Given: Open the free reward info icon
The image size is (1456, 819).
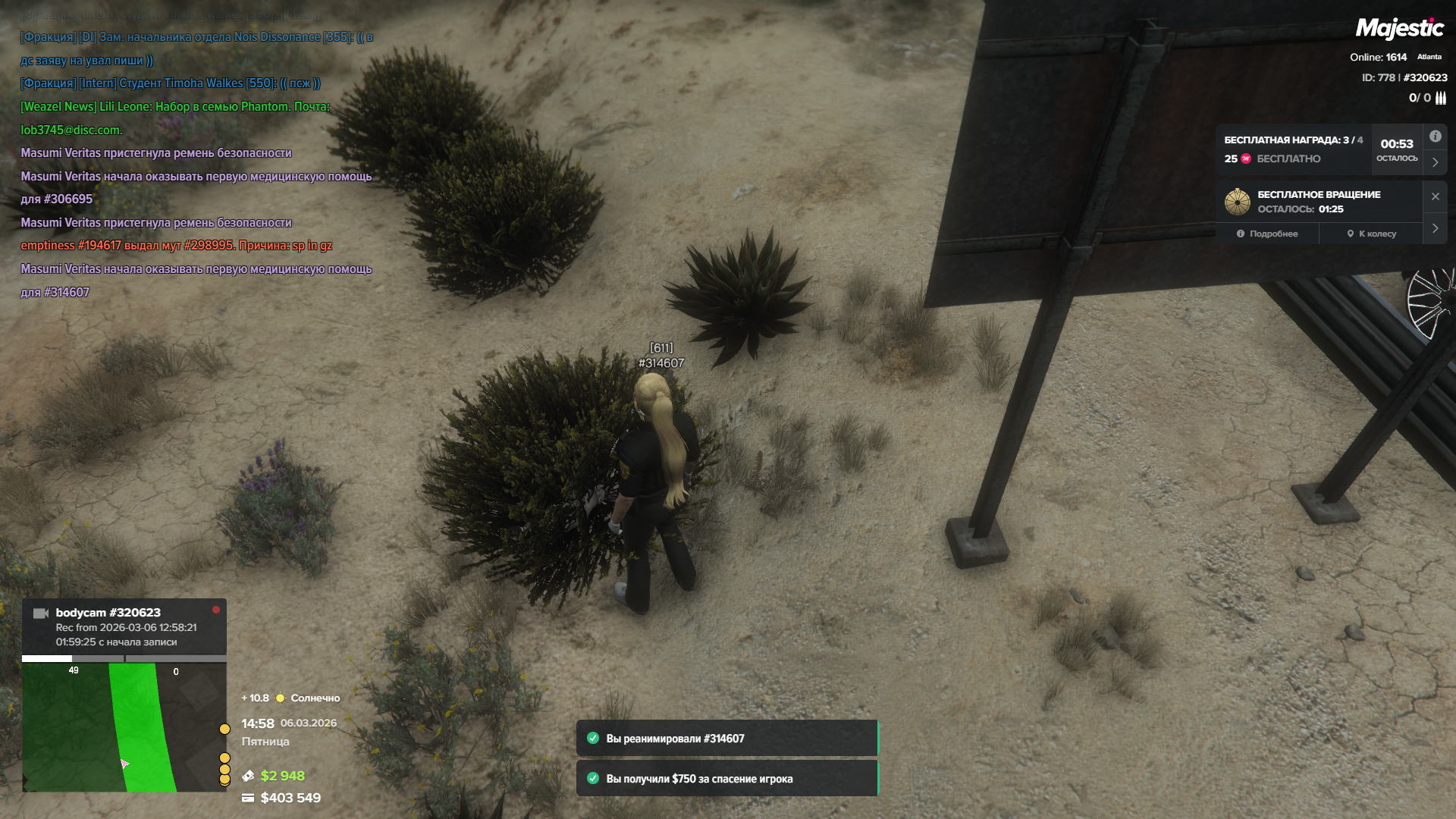Looking at the screenshot, I should (x=1435, y=136).
